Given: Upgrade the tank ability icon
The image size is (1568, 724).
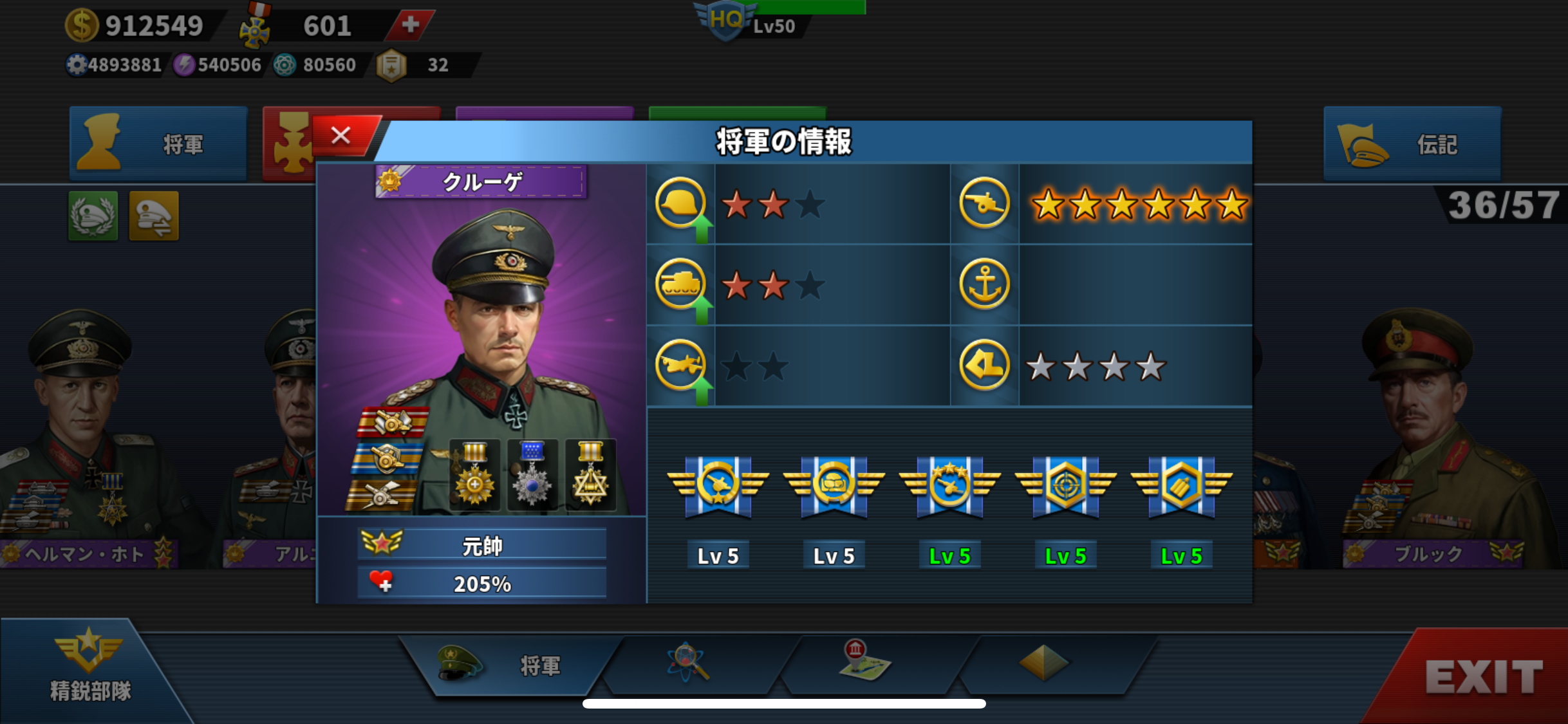Looking at the screenshot, I should point(681,285).
